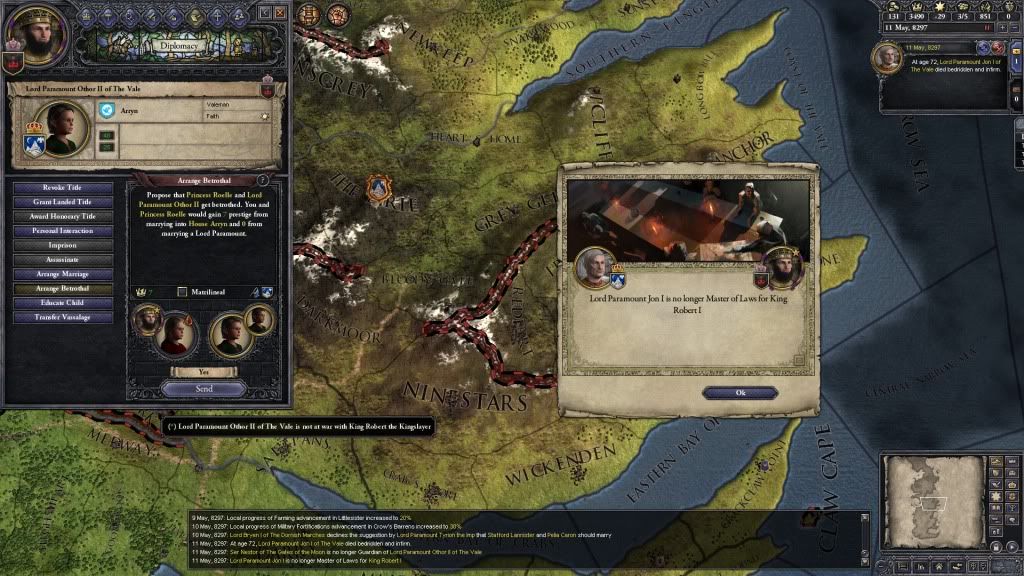Viewport: 1024px width, 576px height.
Task: Click Lord Paramount Othor II's portrait
Action: (62, 128)
